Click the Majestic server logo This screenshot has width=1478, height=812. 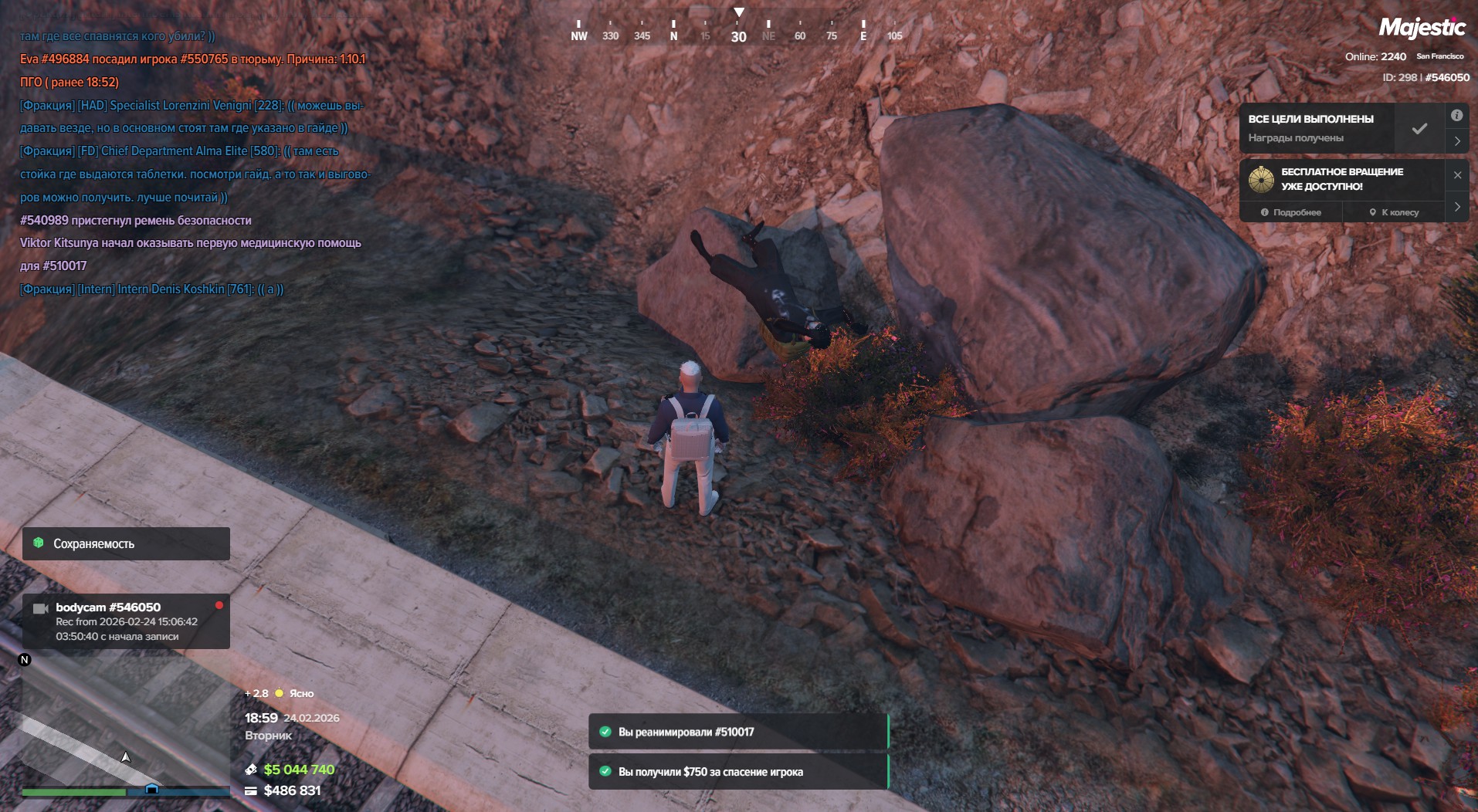tap(1422, 28)
